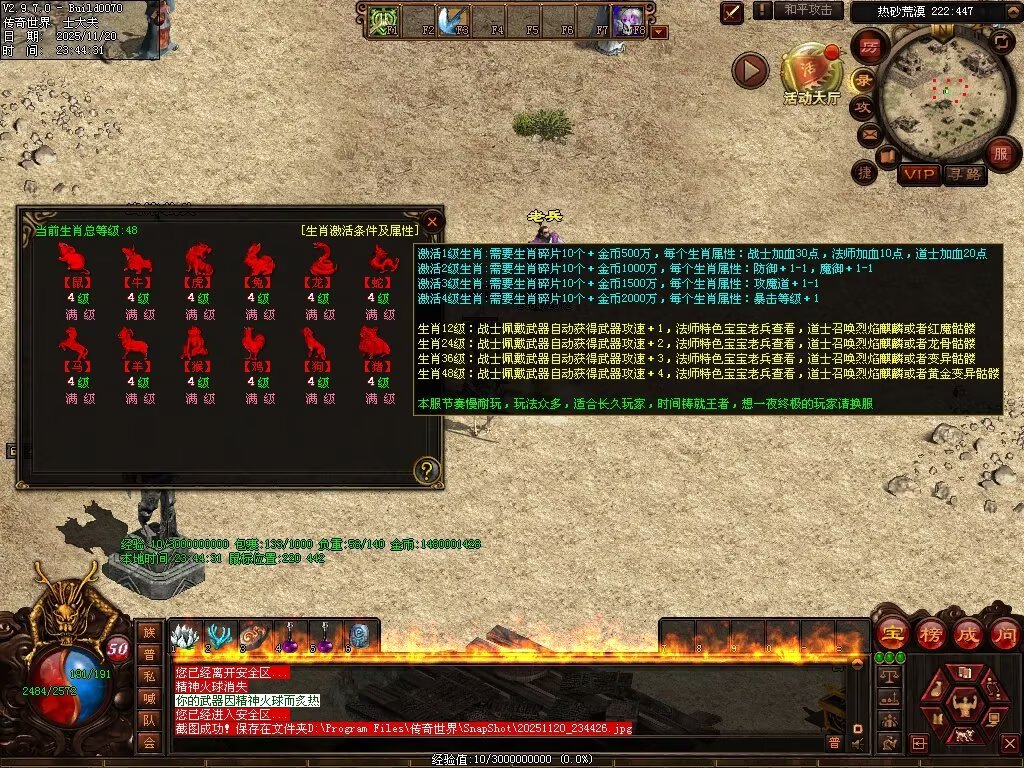1024x768 pixels.
Task: Select the 私 private chat channel
Action: click(149, 676)
